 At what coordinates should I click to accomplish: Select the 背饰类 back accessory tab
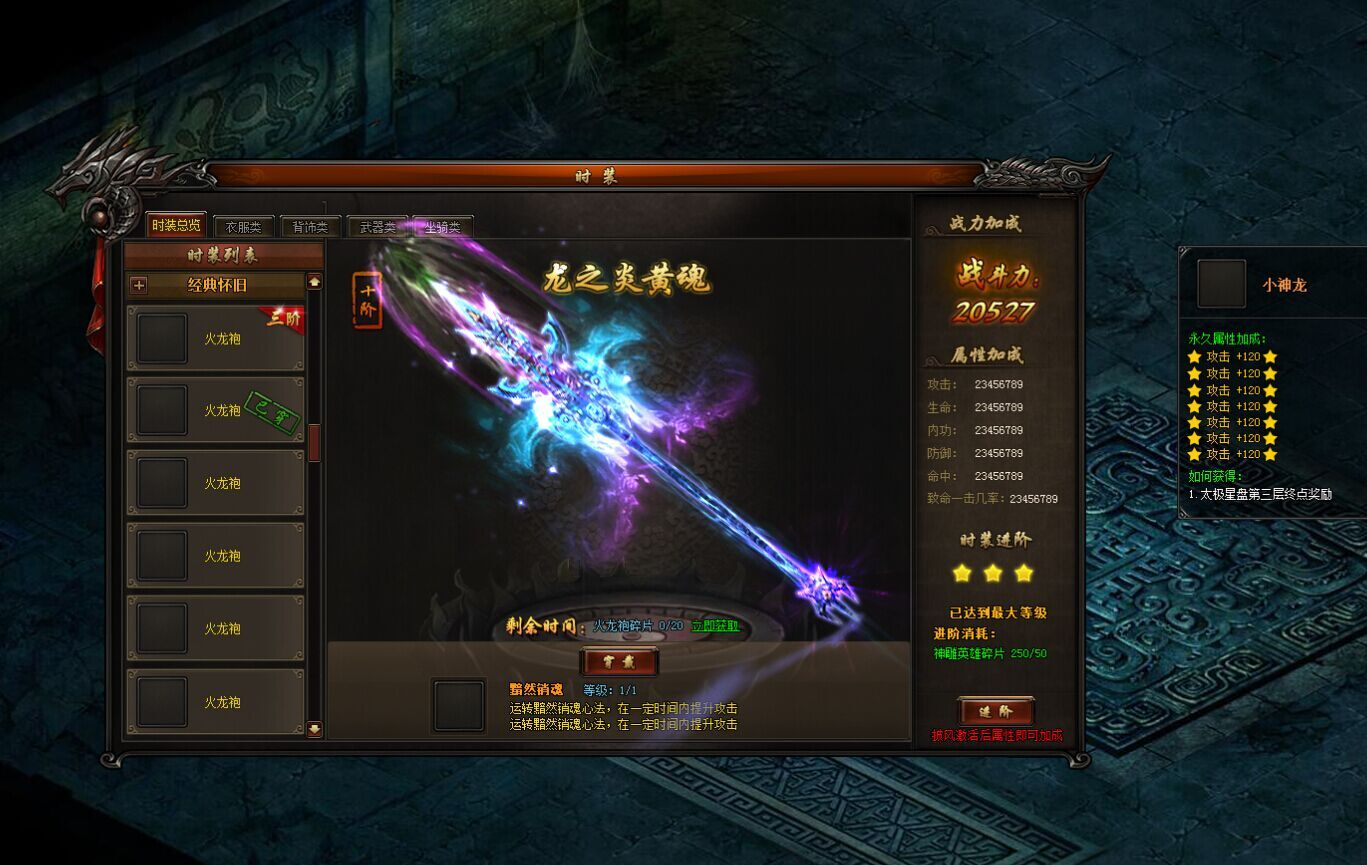[310, 227]
